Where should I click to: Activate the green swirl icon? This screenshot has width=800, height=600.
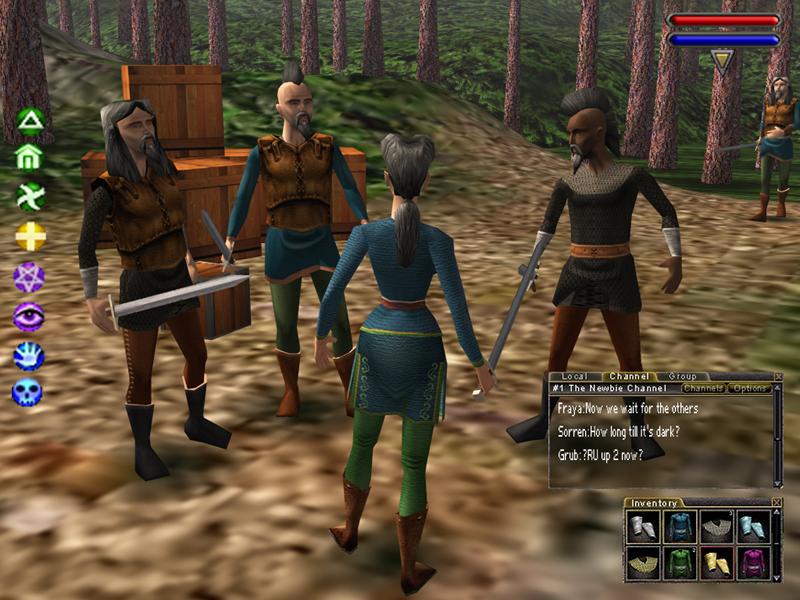(30, 196)
